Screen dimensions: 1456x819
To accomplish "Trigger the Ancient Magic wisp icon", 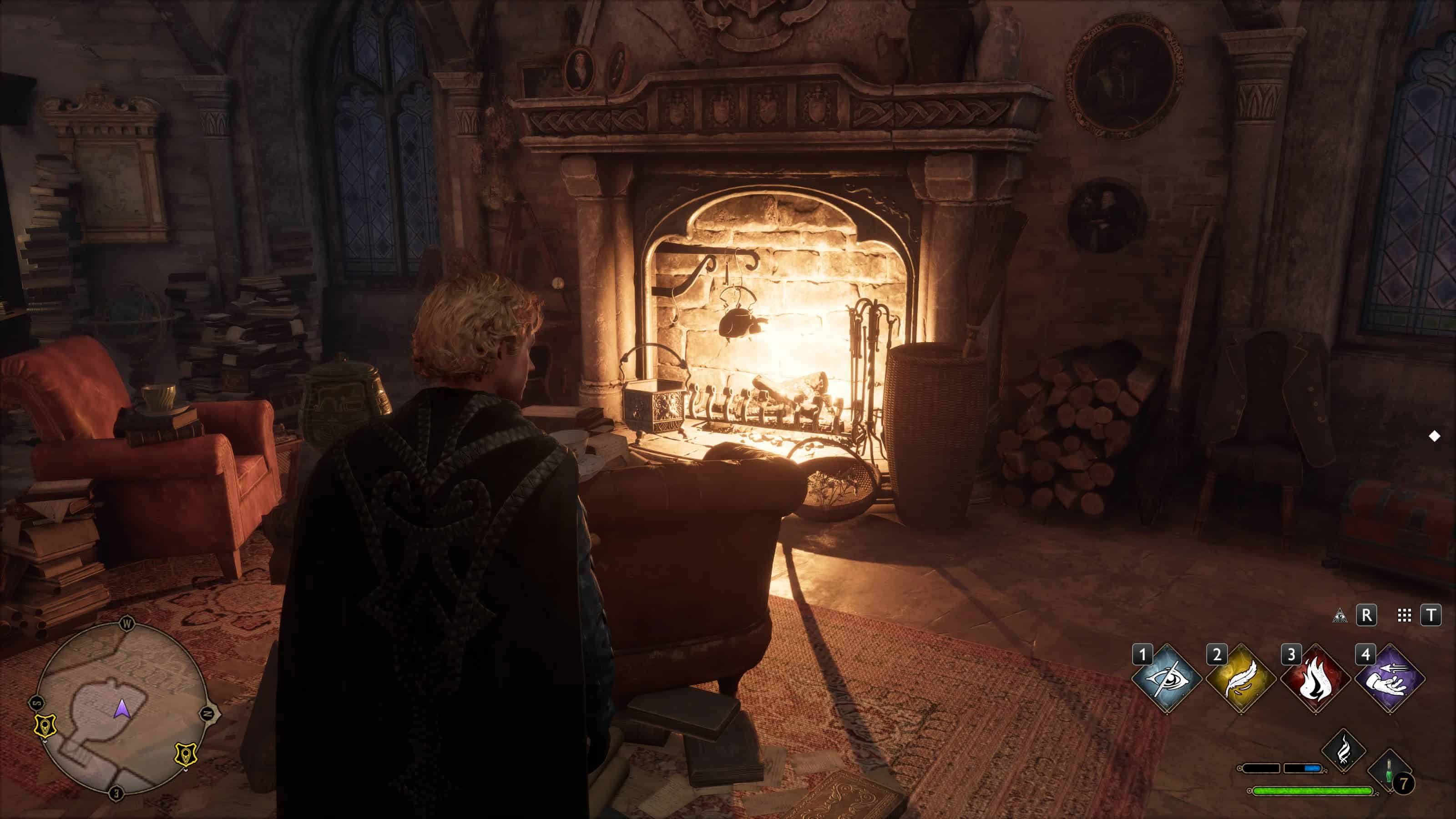I will (x=1344, y=751).
